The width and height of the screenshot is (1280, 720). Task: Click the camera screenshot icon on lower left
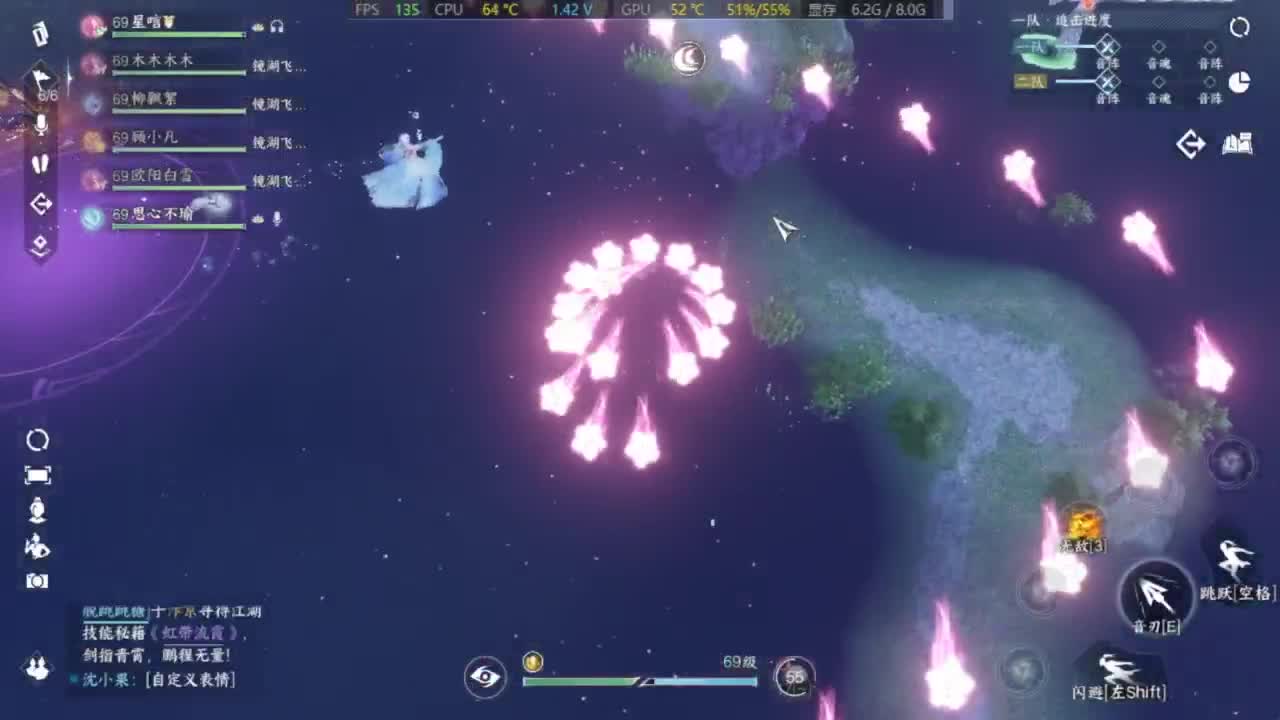(37, 580)
